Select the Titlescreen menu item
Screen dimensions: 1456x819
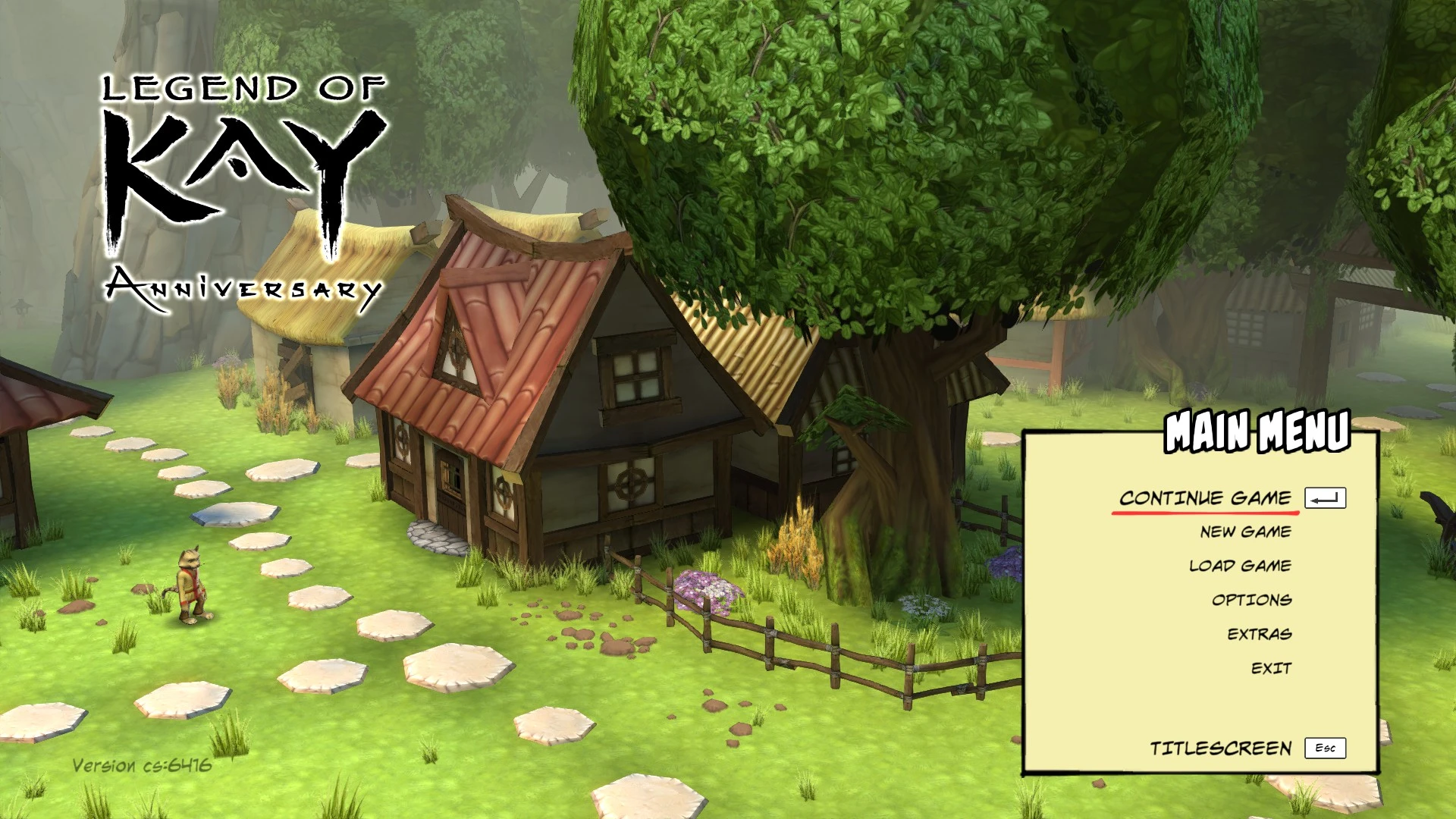(1221, 747)
